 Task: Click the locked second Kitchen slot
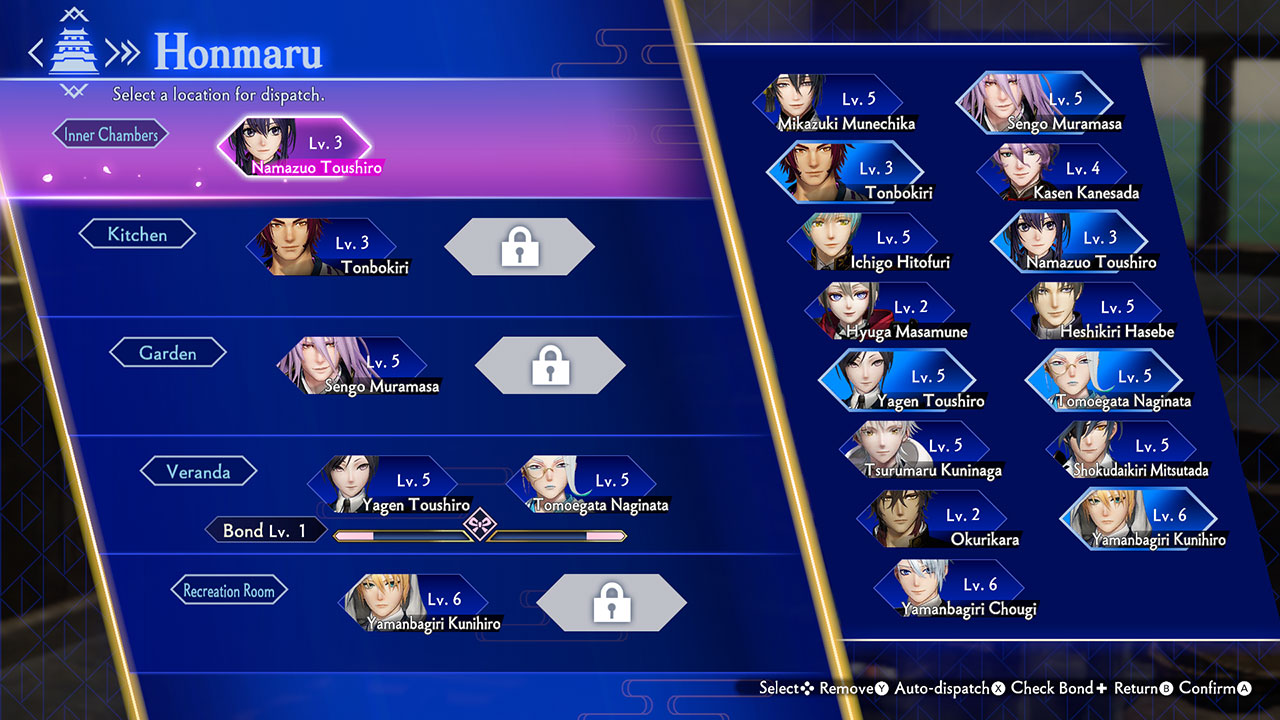point(519,246)
